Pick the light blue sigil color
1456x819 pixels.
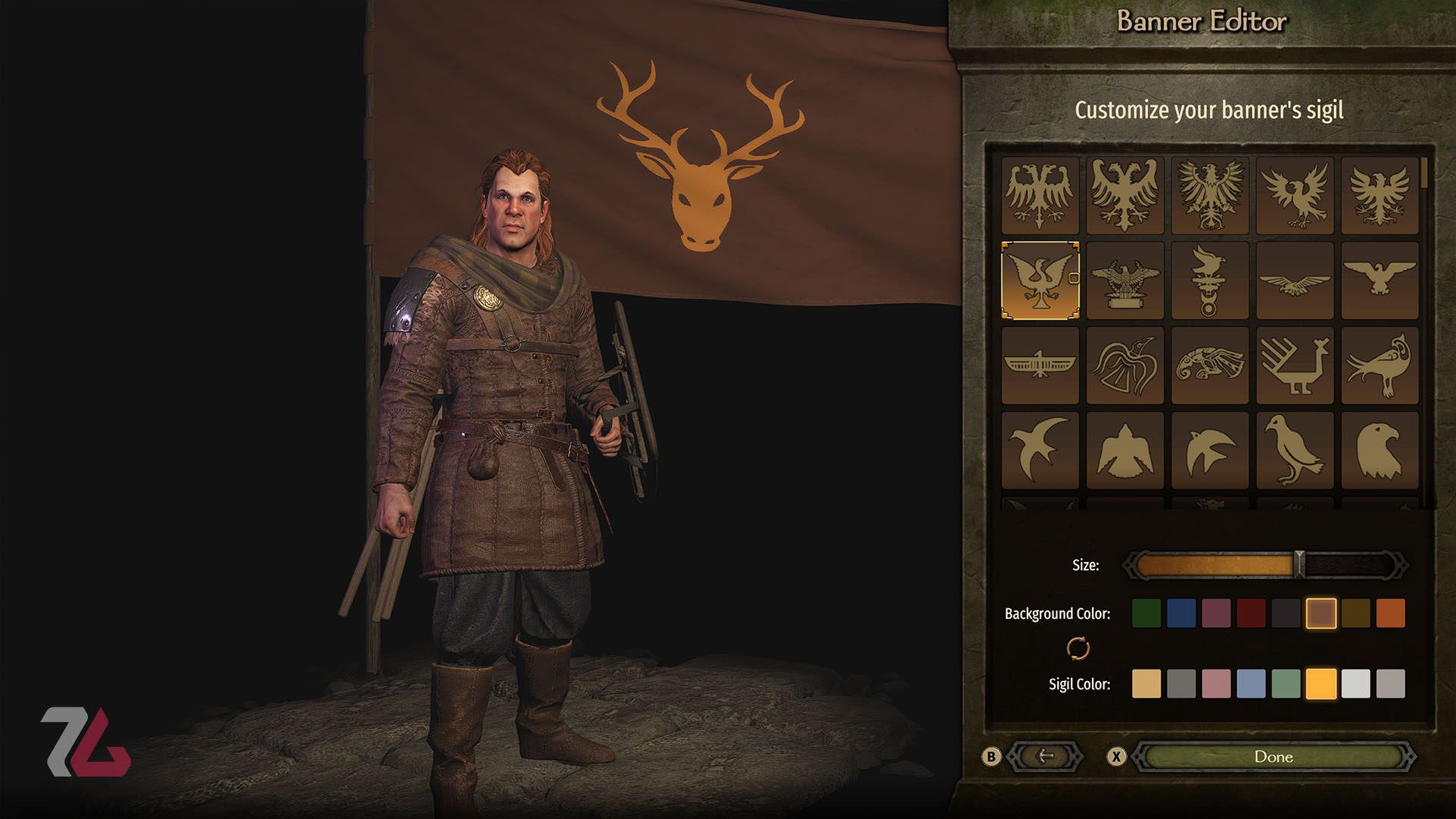click(x=1250, y=683)
